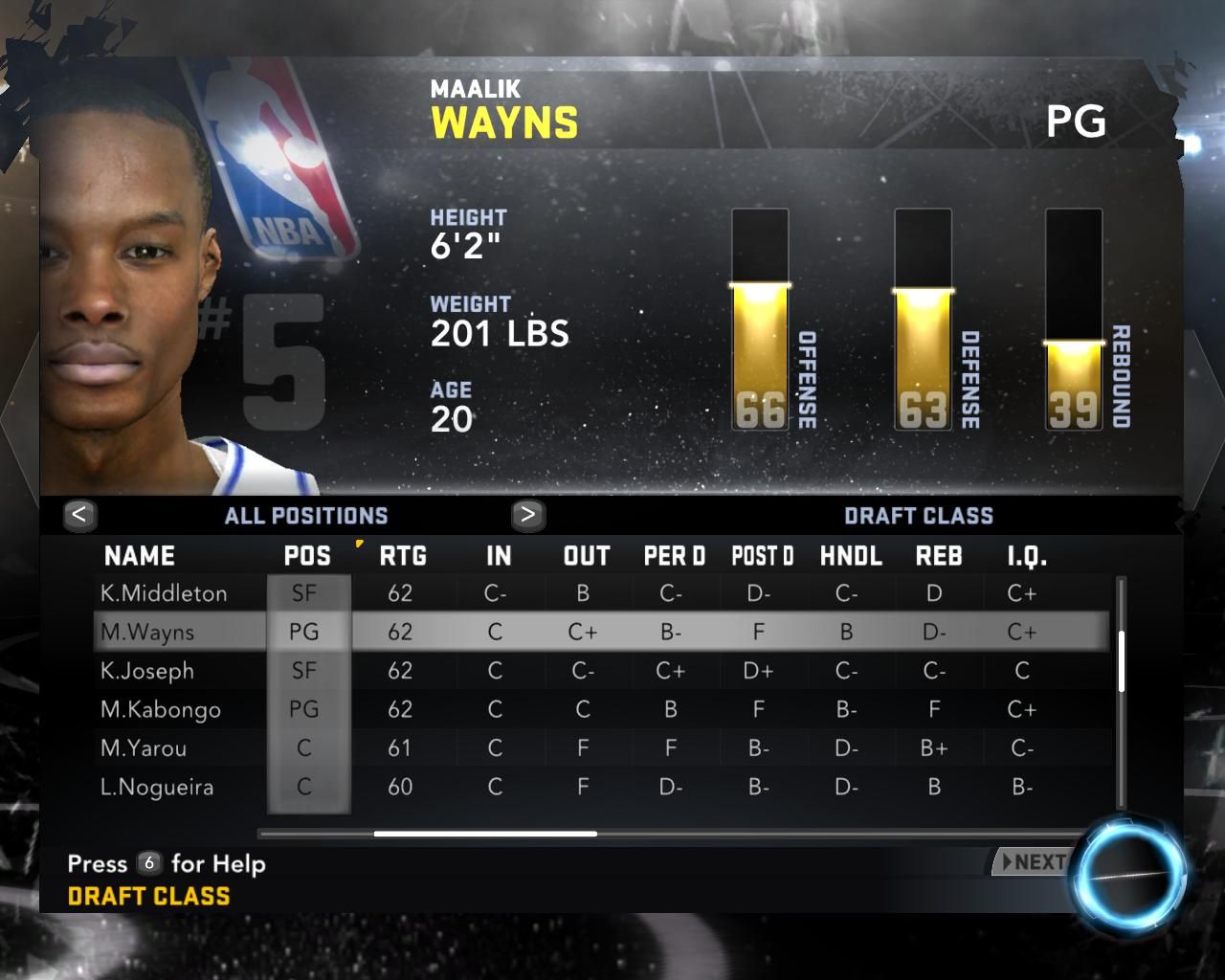
Task: Pick the M.Kabongo player row
Action: click(x=161, y=709)
